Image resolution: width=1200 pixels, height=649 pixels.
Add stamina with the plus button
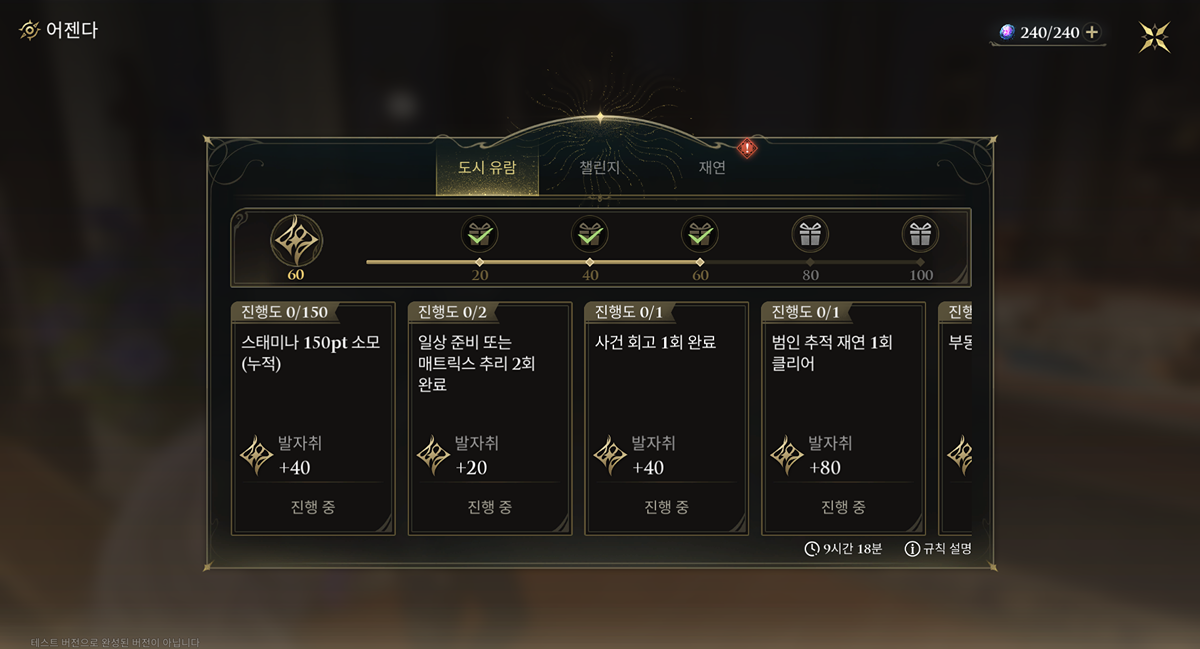click(1092, 33)
